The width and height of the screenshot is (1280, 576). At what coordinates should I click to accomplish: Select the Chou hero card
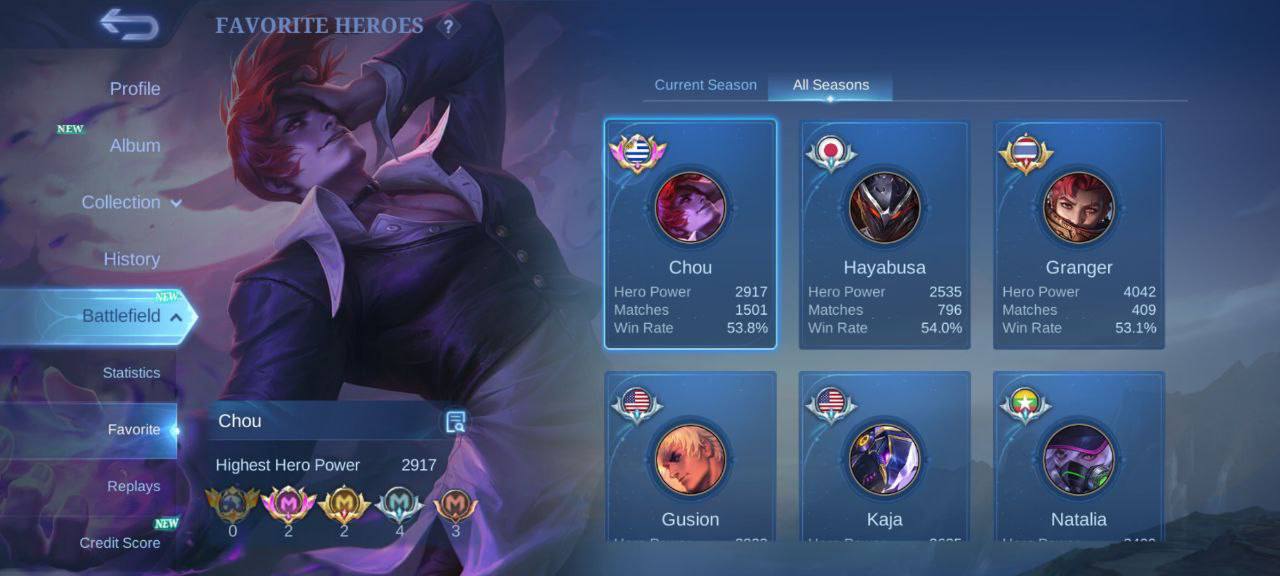click(690, 234)
